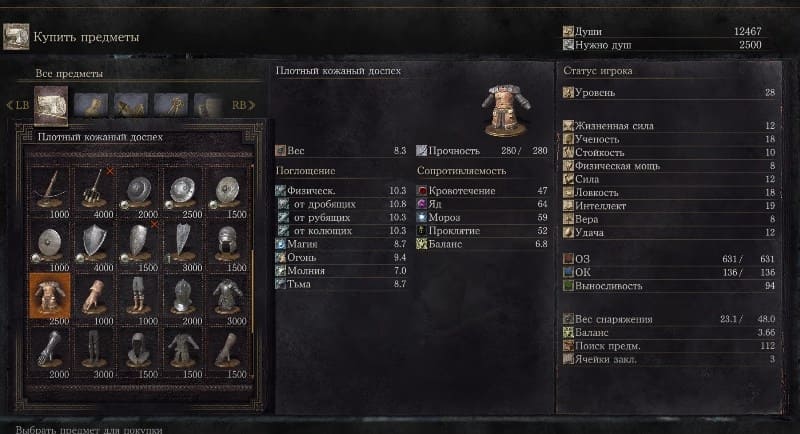Pick the round shield priced 2000
The width and height of the screenshot is (800, 434).
pos(139,186)
